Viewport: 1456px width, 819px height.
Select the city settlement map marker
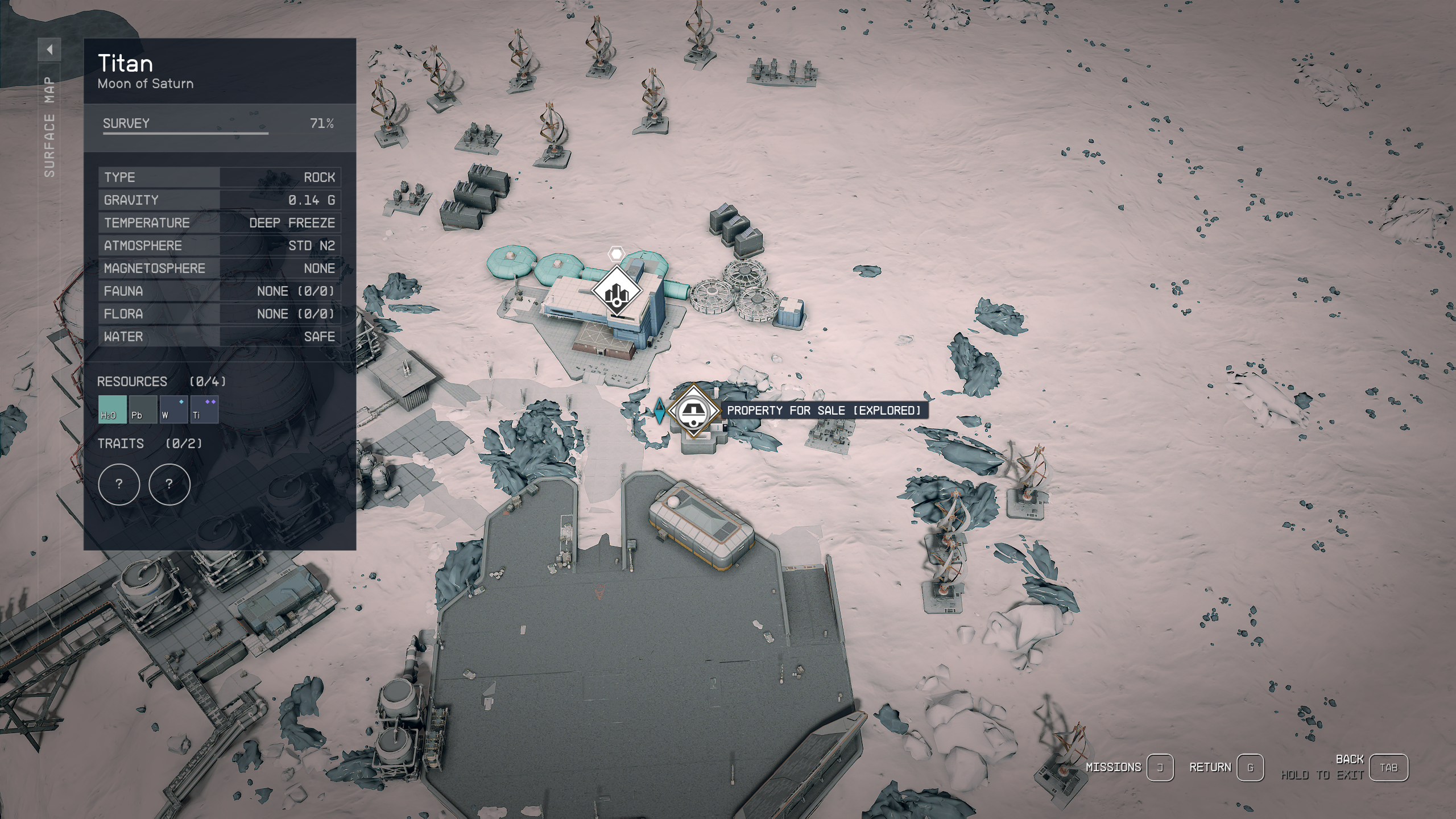point(617,291)
